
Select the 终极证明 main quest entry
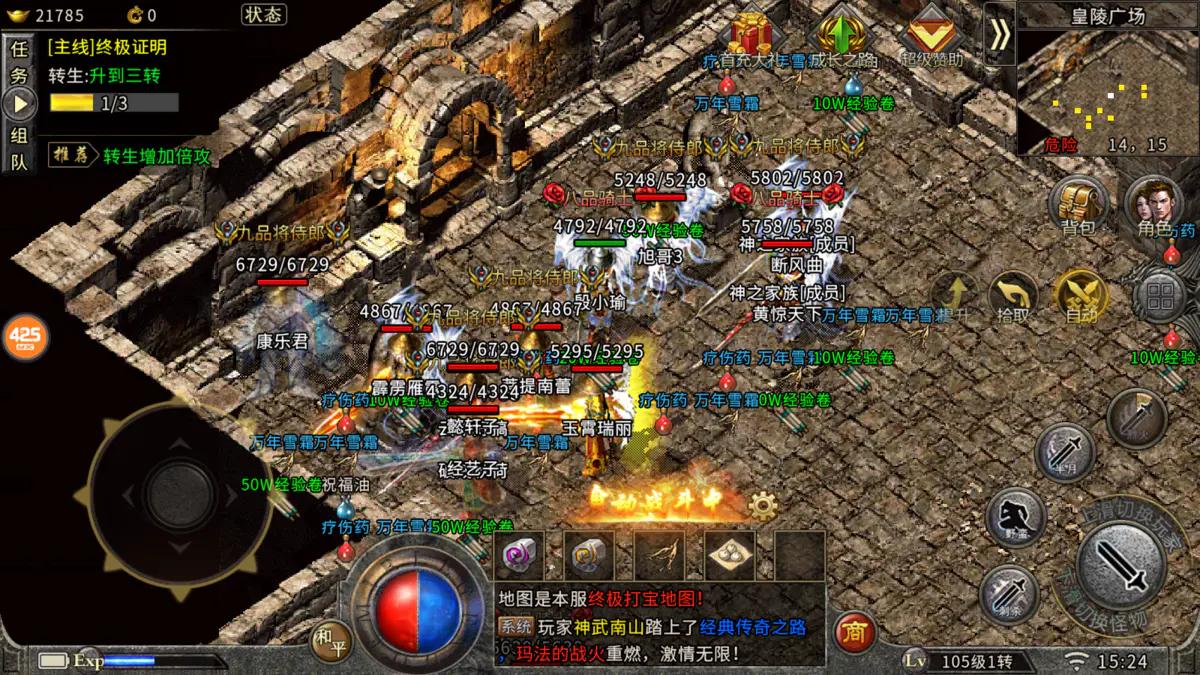coord(107,47)
